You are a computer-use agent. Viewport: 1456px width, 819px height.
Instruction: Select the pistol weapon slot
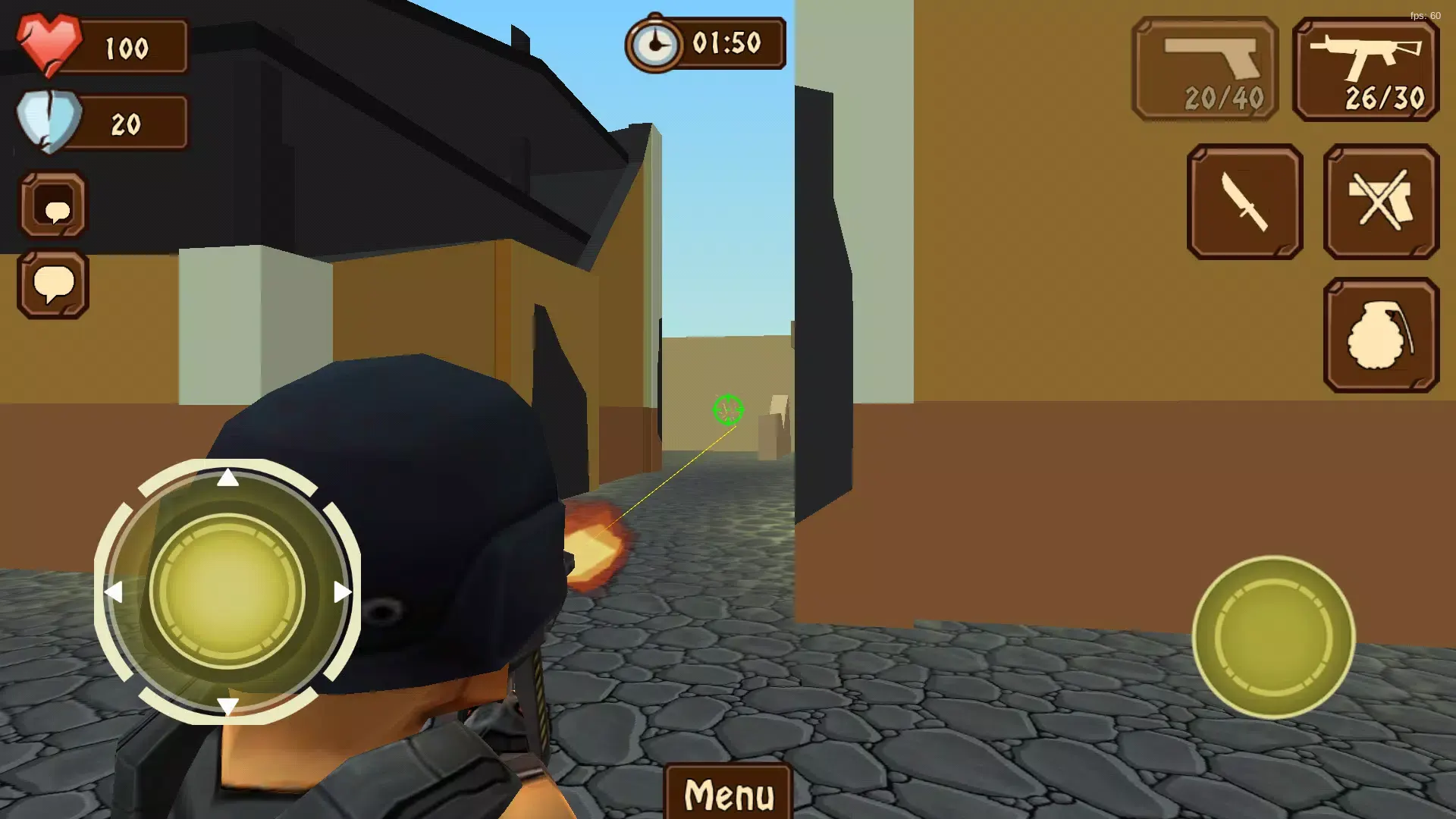(x=1205, y=69)
